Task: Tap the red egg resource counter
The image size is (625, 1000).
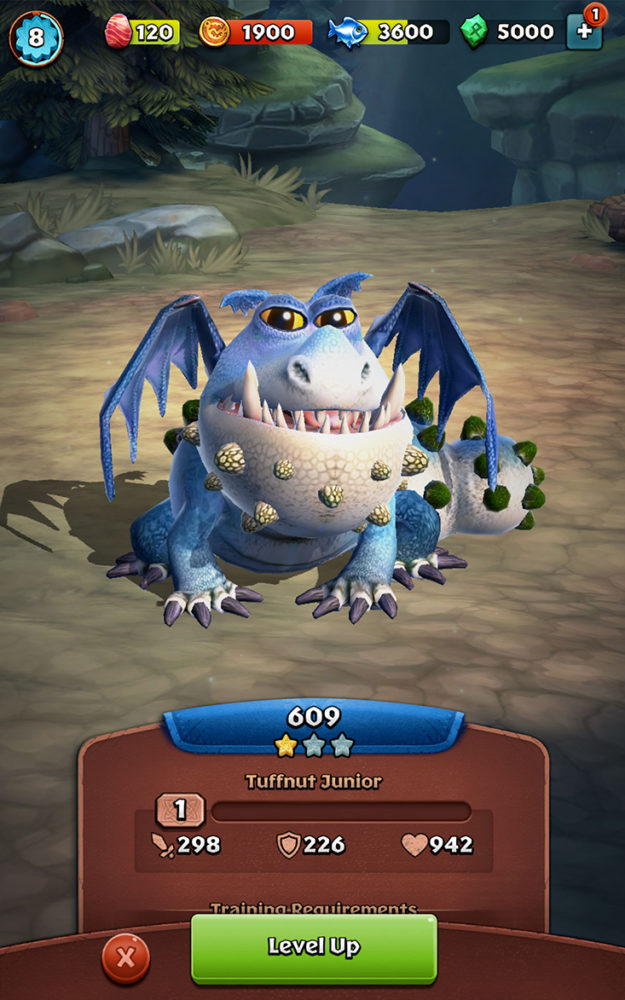Action: 142,32
